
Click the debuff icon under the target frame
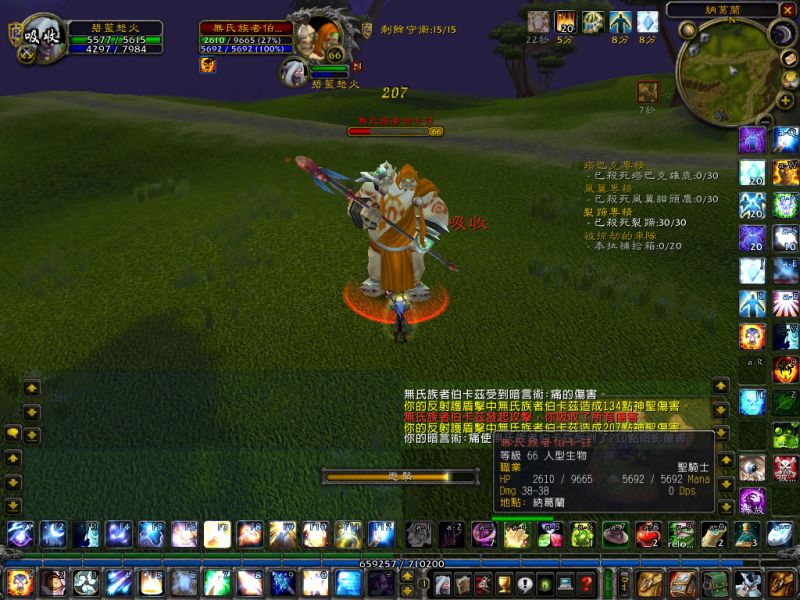pos(208,65)
